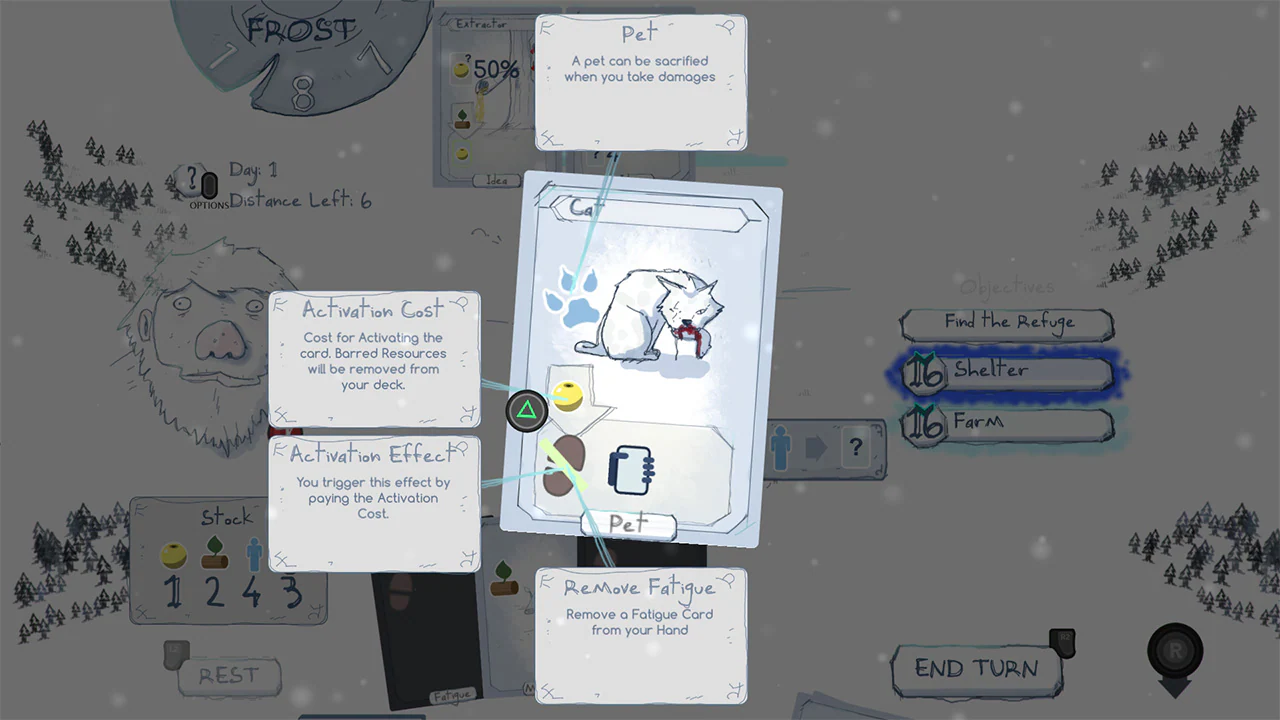The height and width of the screenshot is (720, 1280).
Task: Click the fruit icon in the activation cost slot
Action: [x=567, y=394]
